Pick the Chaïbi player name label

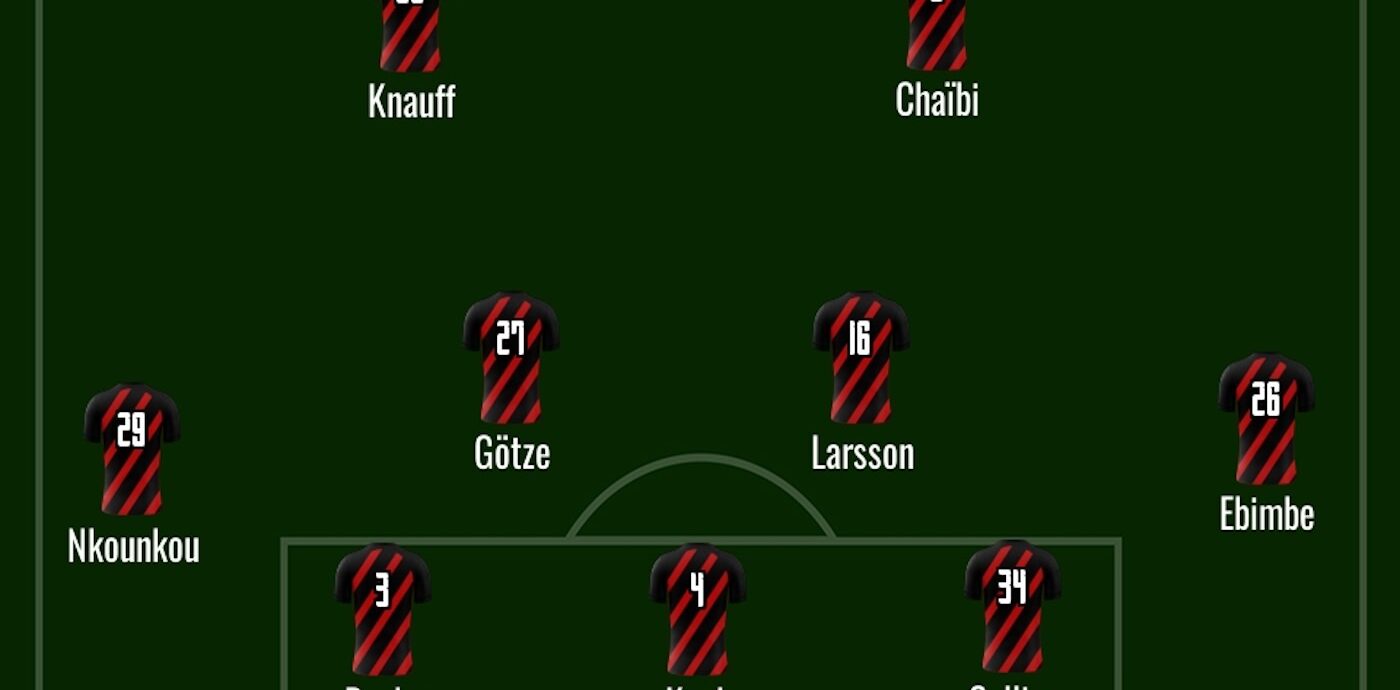tap(937, 100)
